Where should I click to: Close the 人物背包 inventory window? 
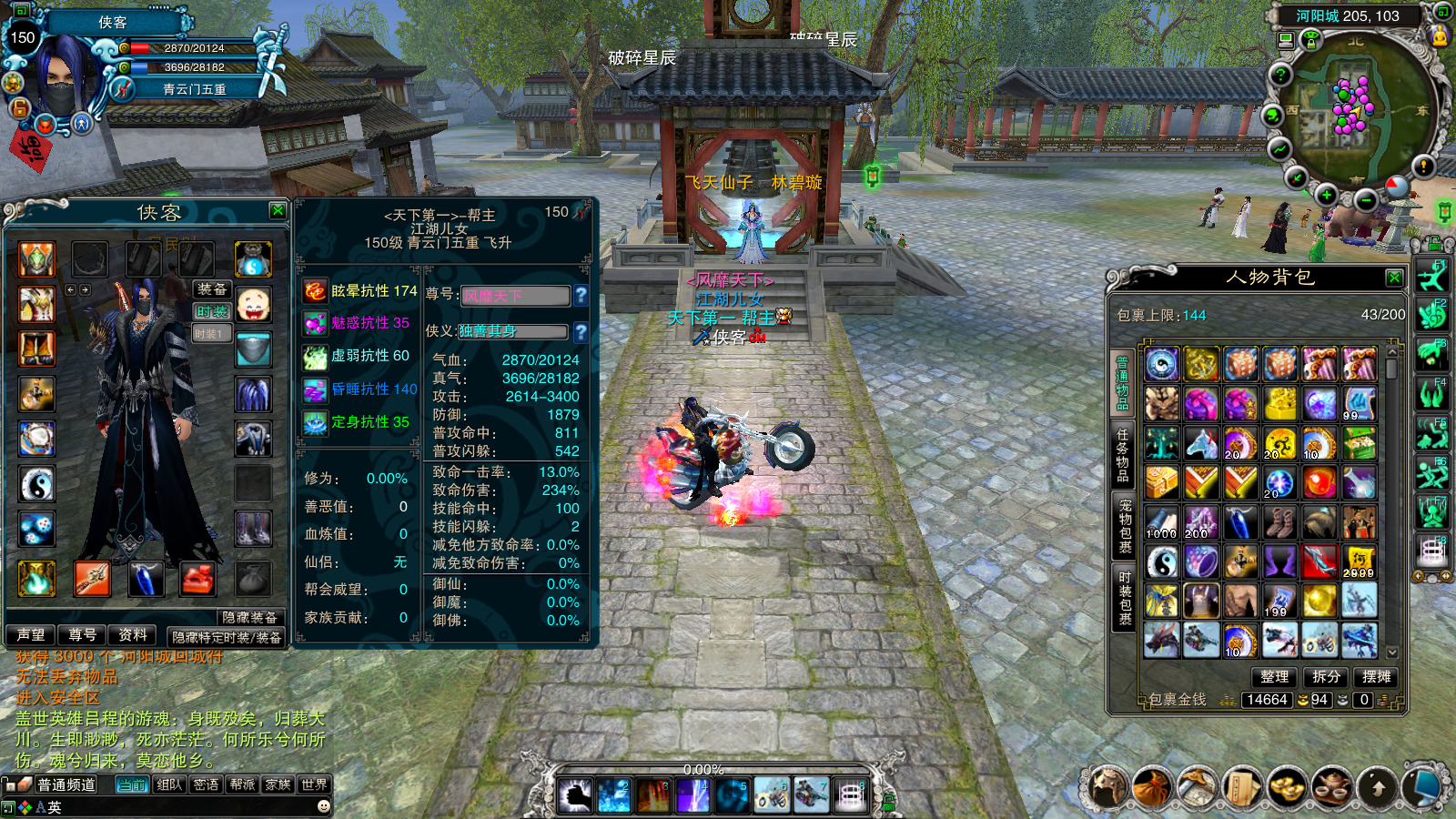[x=1393, y=277]
